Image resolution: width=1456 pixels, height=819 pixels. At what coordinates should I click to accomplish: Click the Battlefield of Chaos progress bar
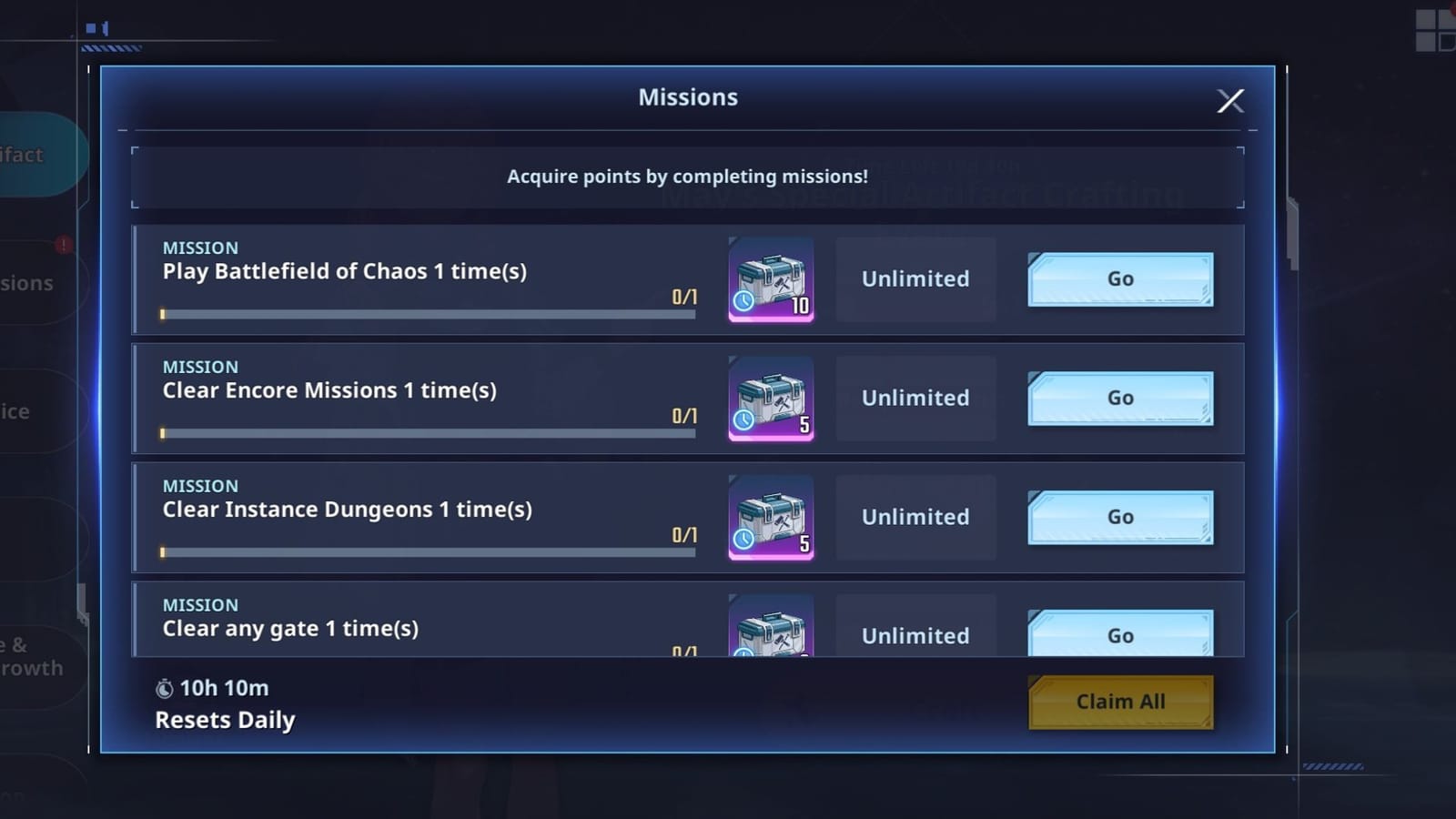pos(428,315)
